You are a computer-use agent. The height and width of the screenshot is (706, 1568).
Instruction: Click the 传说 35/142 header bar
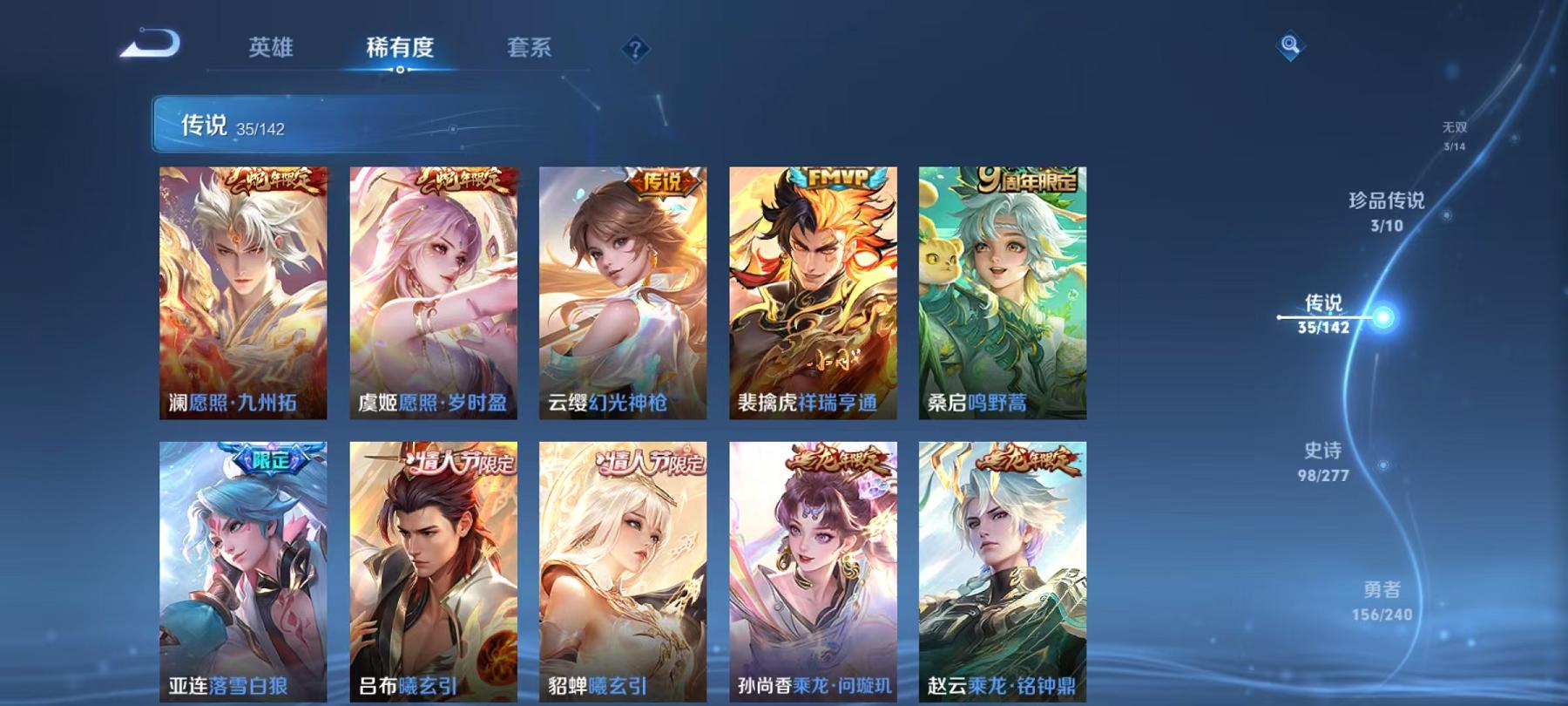[x=348, y=127]
